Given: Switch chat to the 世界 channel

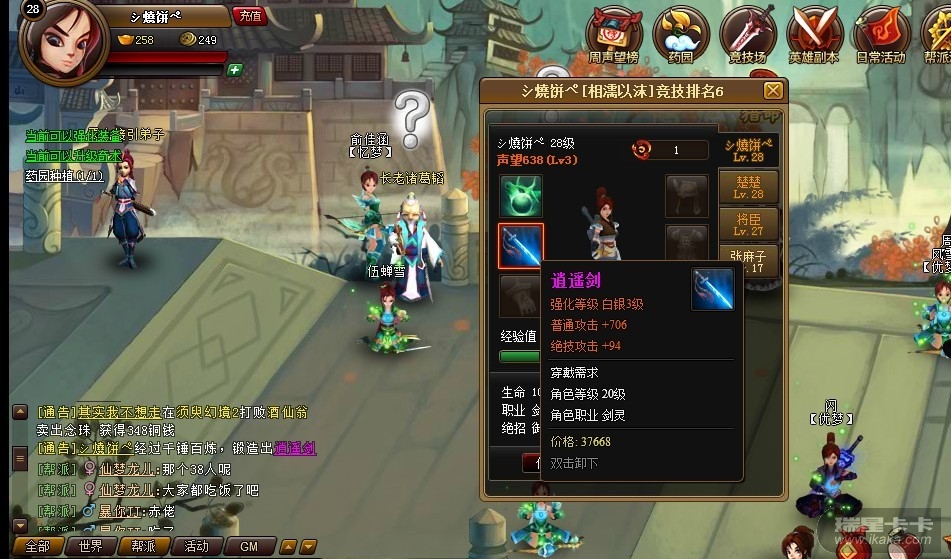Looking at the screenshot, I should (91, 547).
